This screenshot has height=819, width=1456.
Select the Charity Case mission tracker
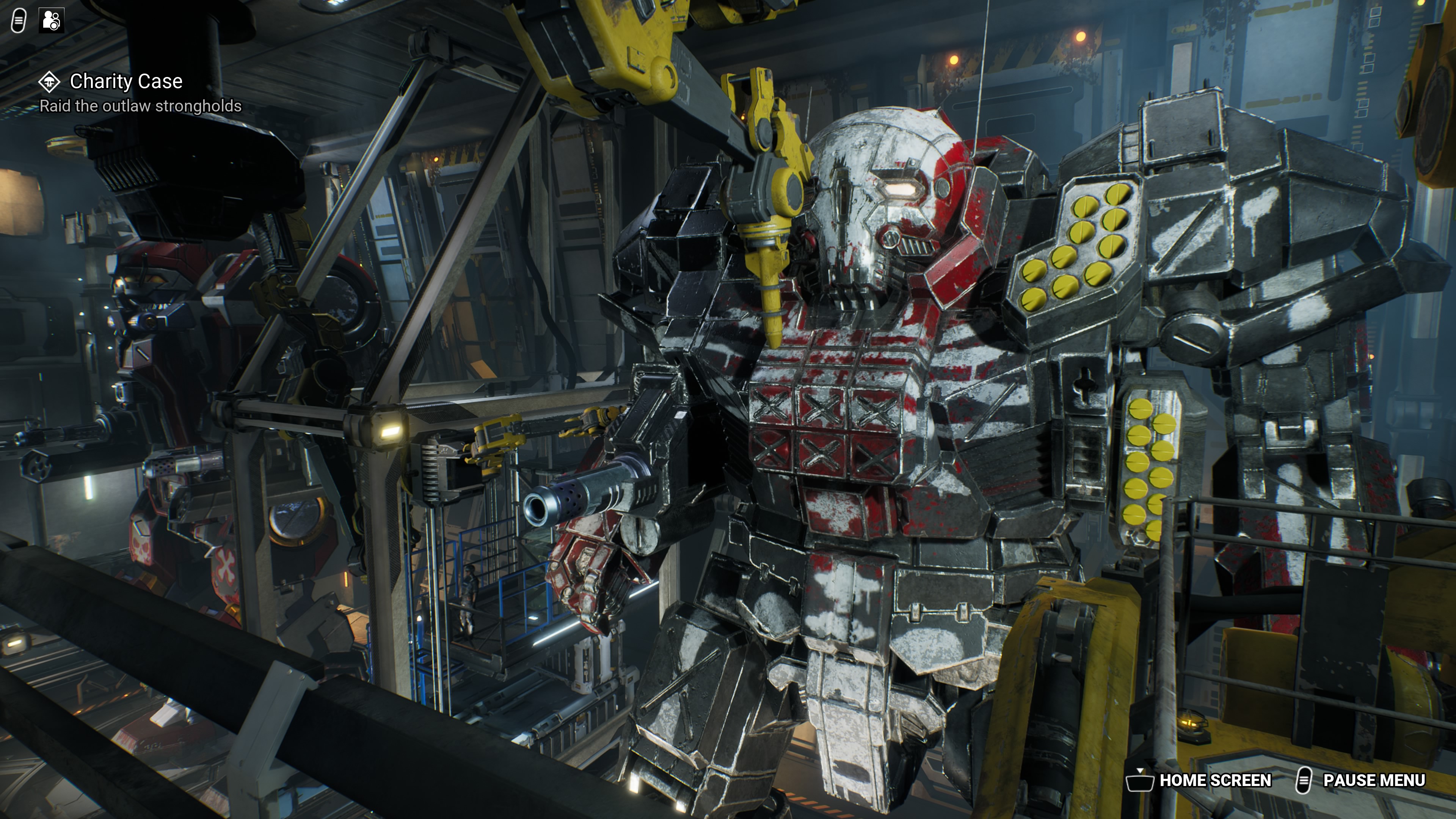126,82
